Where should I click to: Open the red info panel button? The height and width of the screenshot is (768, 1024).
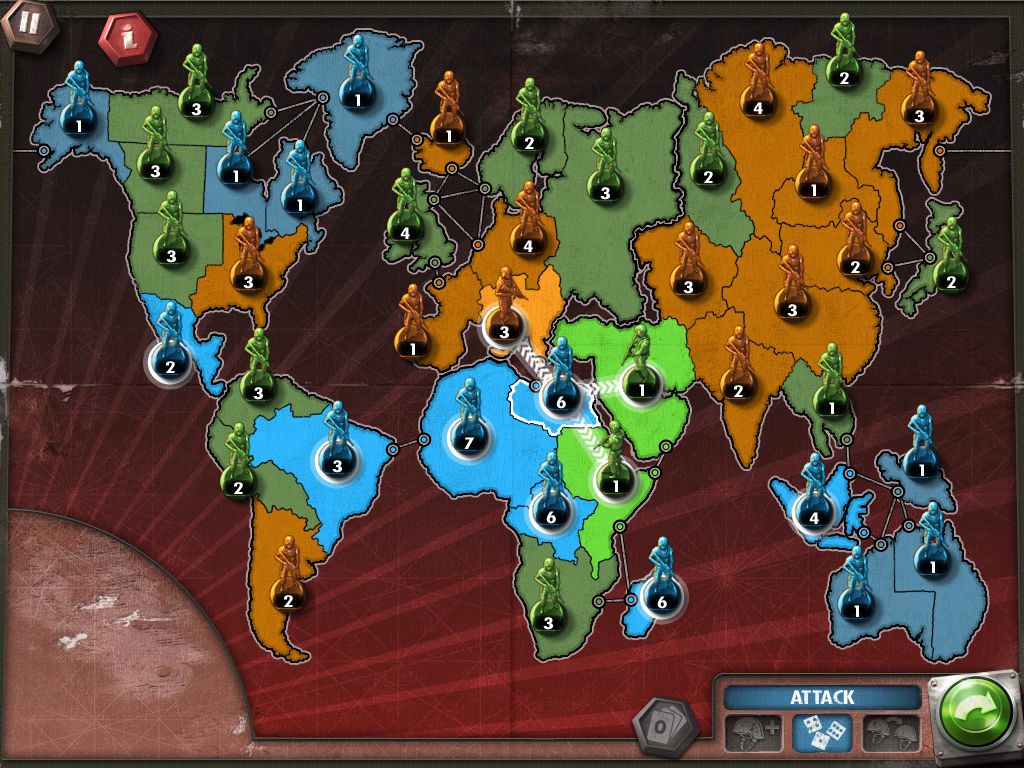(126, 39)
